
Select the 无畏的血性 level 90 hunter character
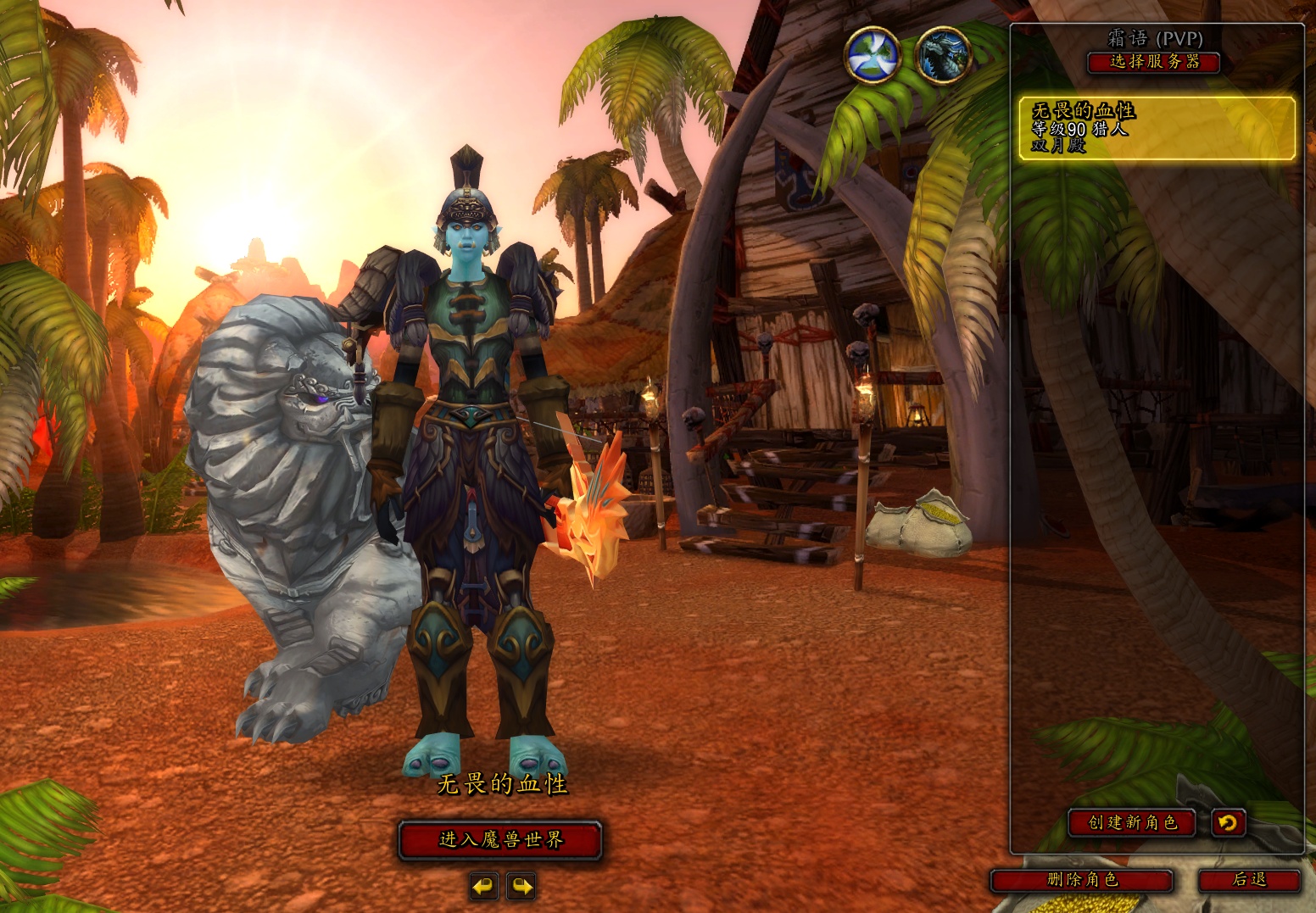tap(1157, 128)
